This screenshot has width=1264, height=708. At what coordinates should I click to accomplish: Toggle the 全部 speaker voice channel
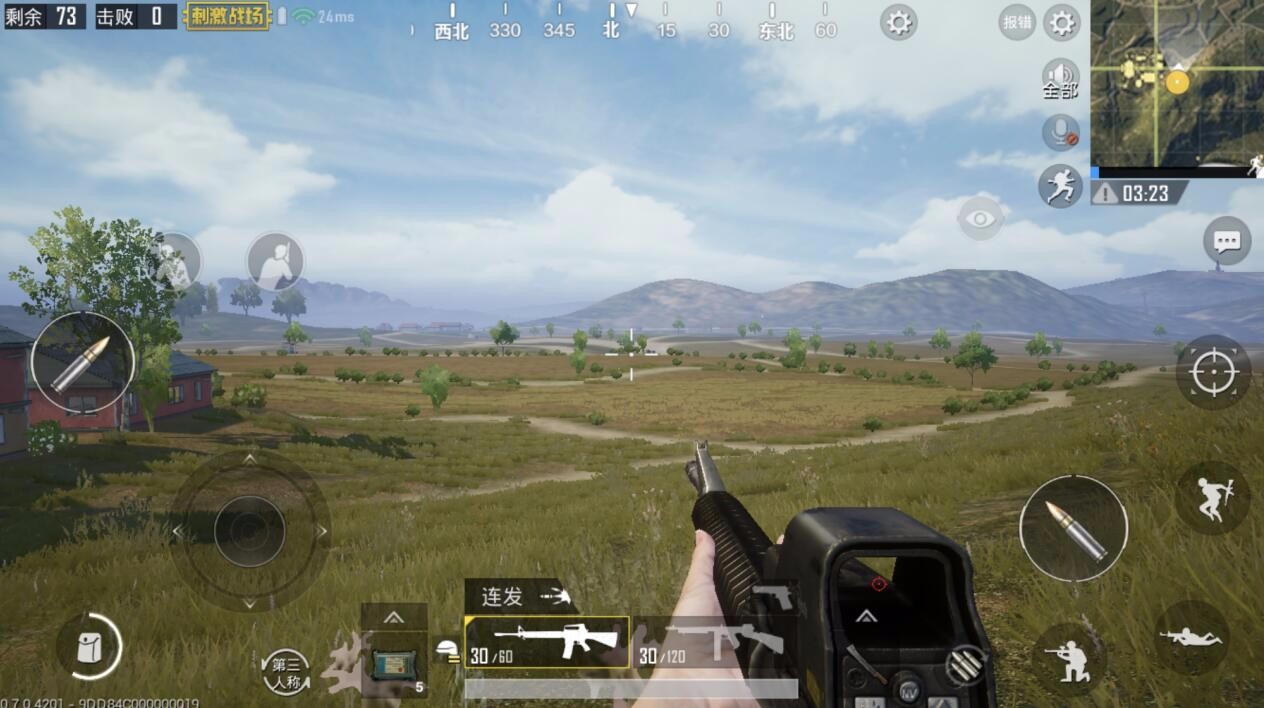(x=1060, y=78)
